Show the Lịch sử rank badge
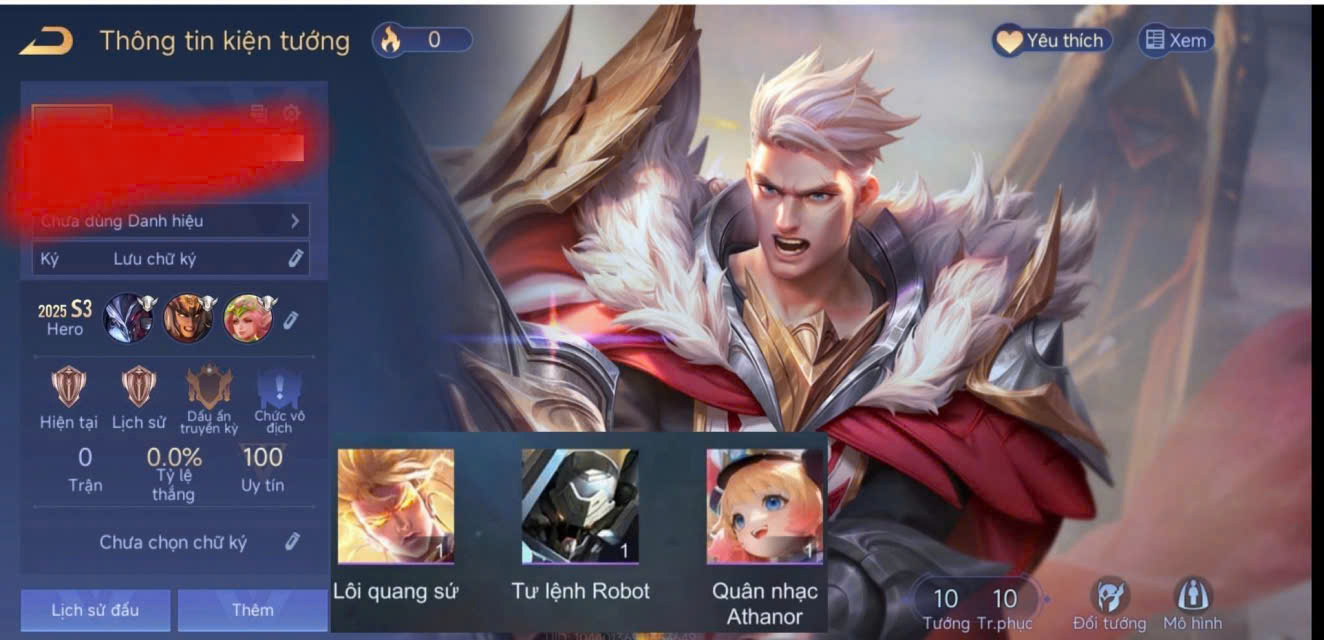Viewport: 1324px width, 640px height. 138,387
